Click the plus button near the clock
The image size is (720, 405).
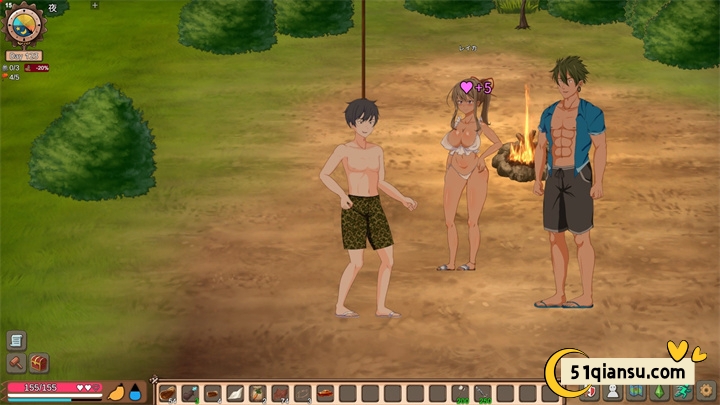tap(95, 5)
